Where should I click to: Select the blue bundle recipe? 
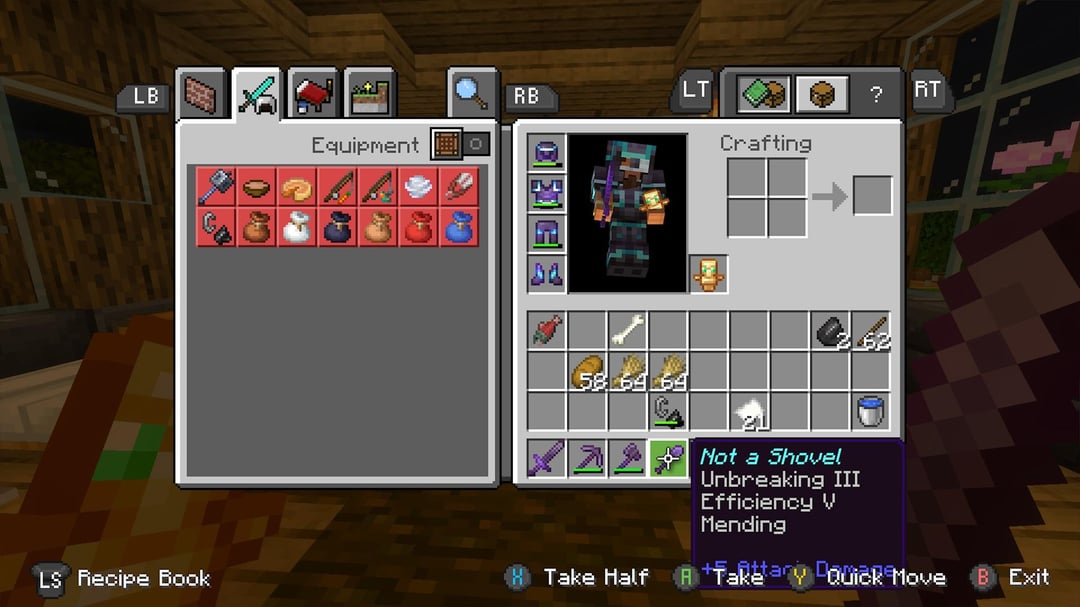pyautogui.click(x=458, y=227)
